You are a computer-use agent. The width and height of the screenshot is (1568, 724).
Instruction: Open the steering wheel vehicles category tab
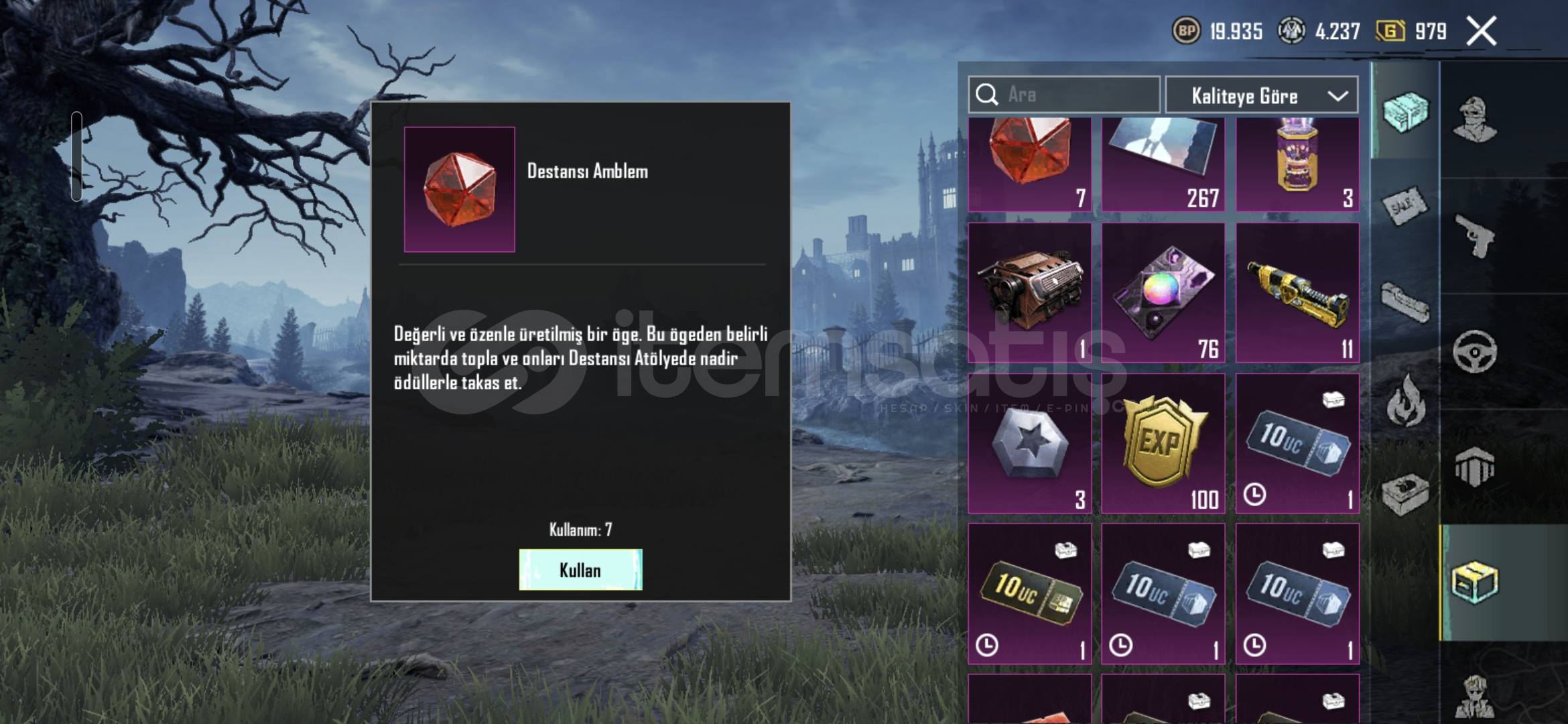[1474, 351]
